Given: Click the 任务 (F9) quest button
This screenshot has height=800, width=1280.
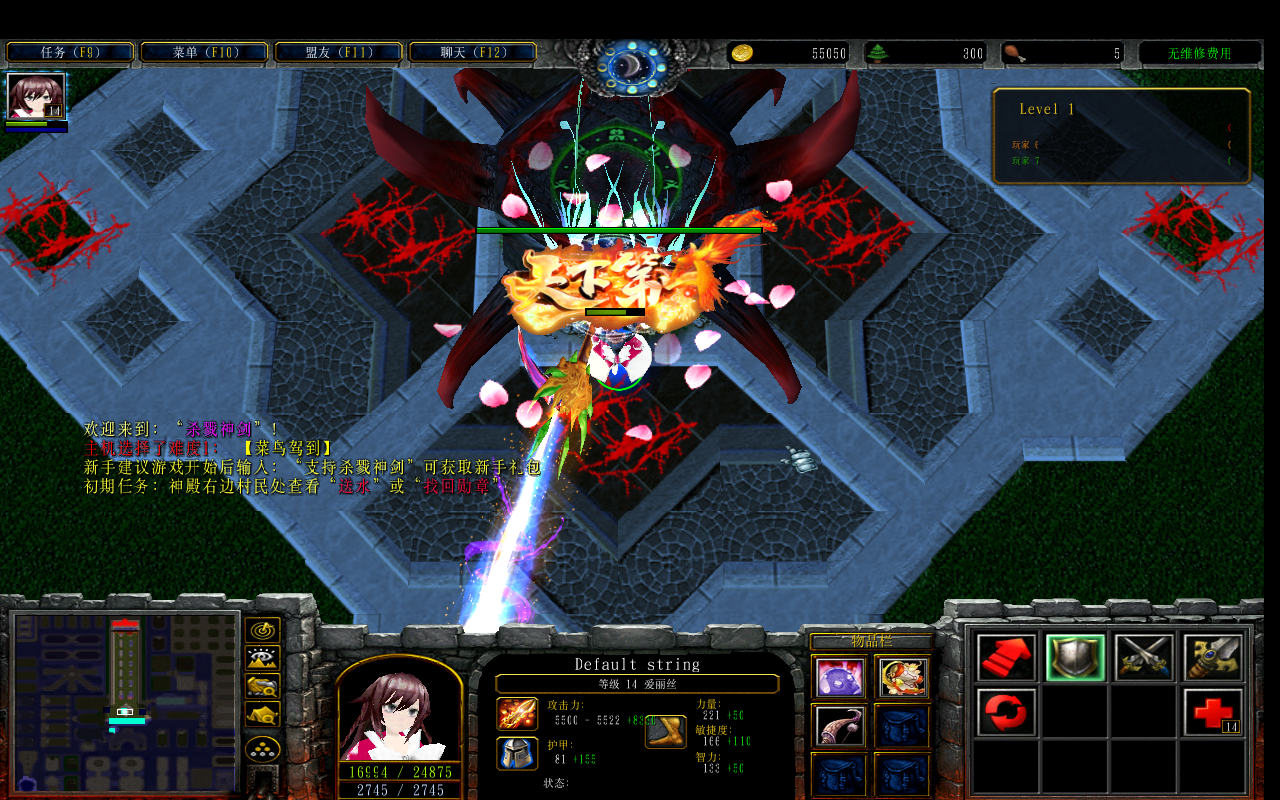Looking at the screenshot, I should pyautogui.click(x=69, y=51).
